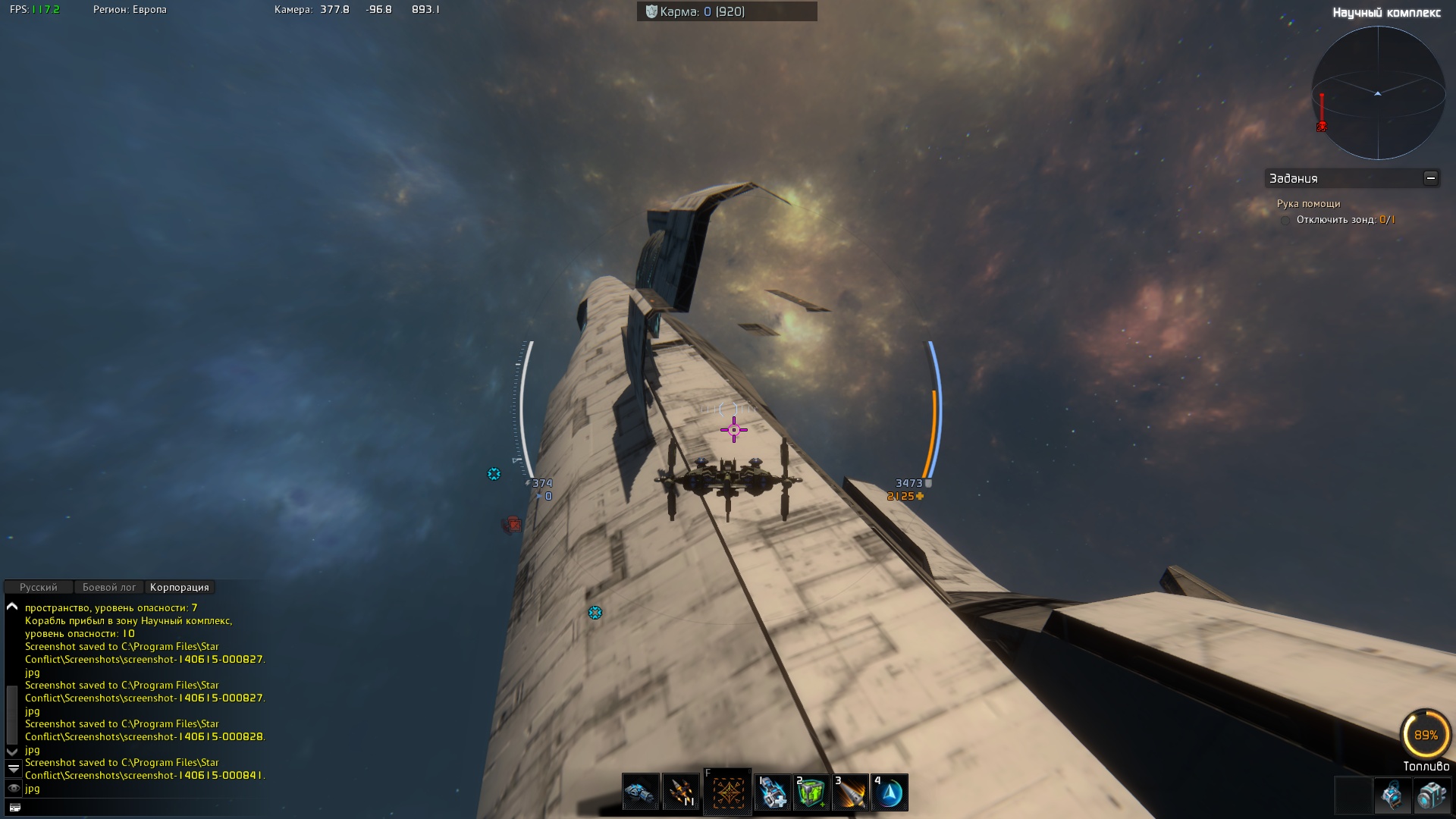Select the blue cannon weapon slot

(641, 792)
